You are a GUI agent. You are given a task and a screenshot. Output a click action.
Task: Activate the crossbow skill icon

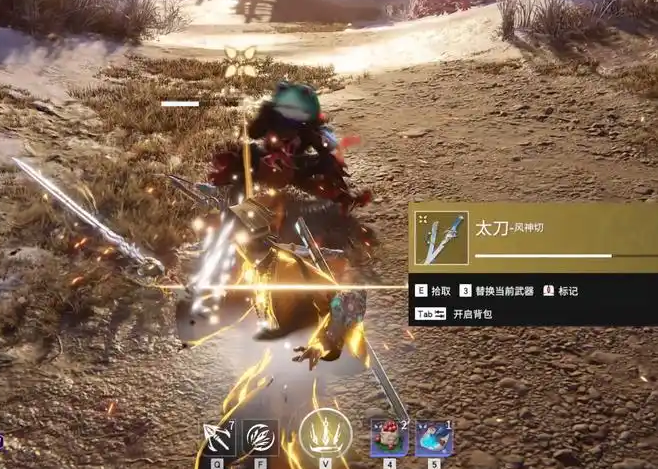point(217,437)
